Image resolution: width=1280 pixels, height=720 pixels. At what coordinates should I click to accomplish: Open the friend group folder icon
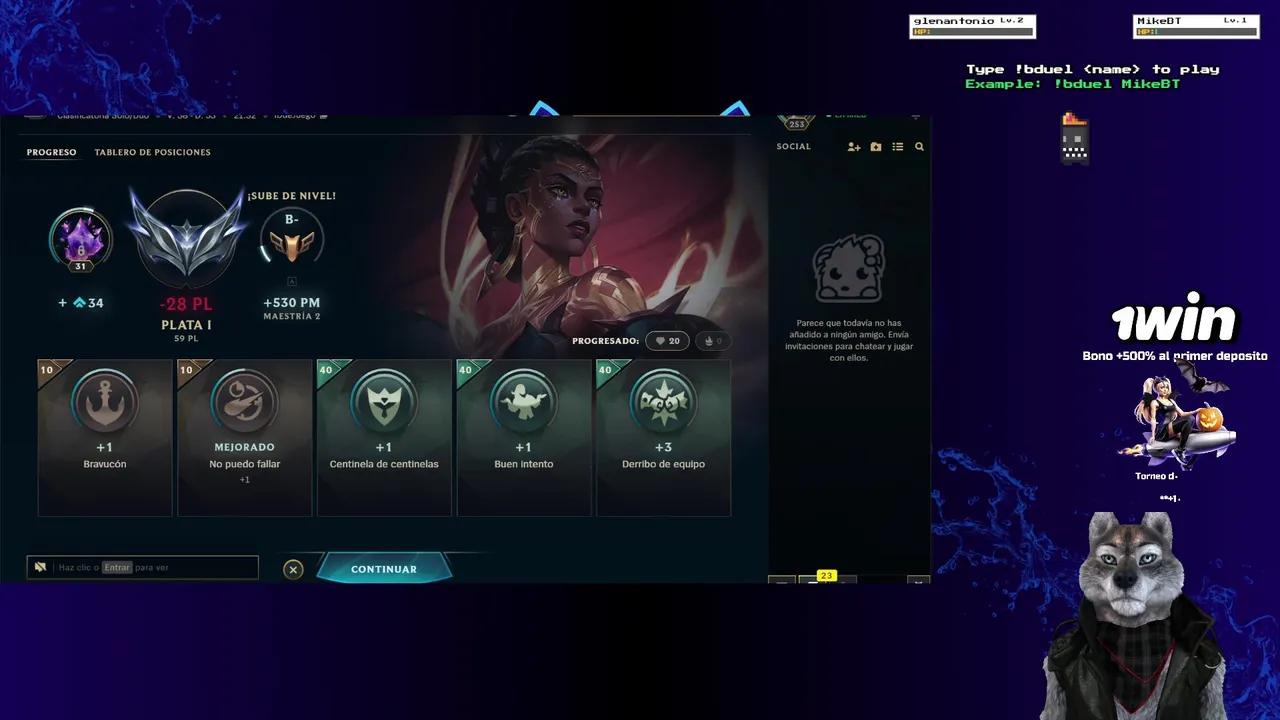point(876,146)
